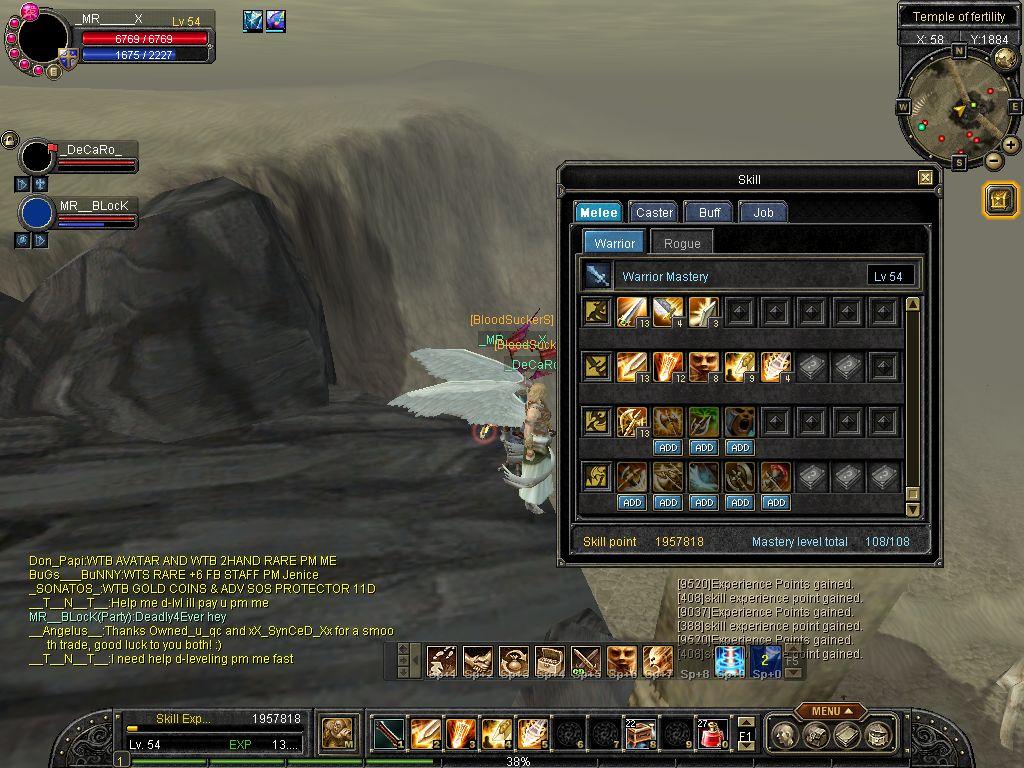Zoom in on the minimap
The width and height of the screenshot is (1024, 768).
(1011, 145)
